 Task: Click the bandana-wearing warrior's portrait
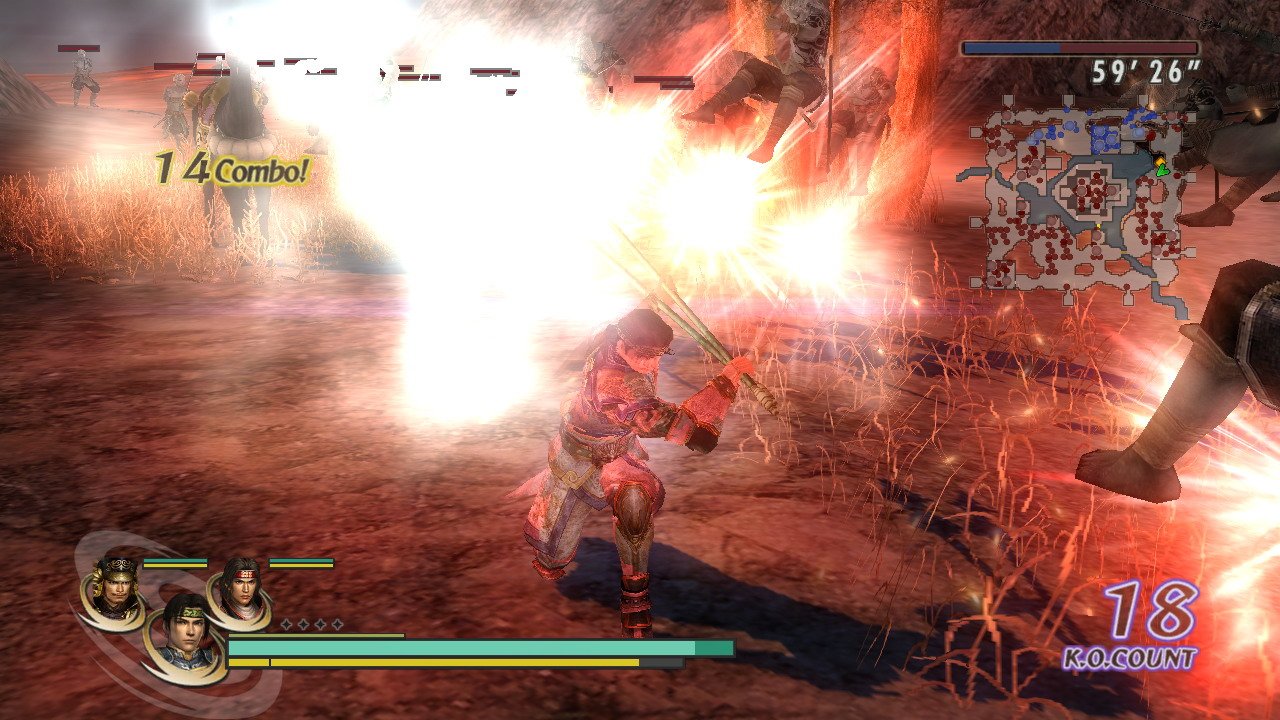(243, 588)
